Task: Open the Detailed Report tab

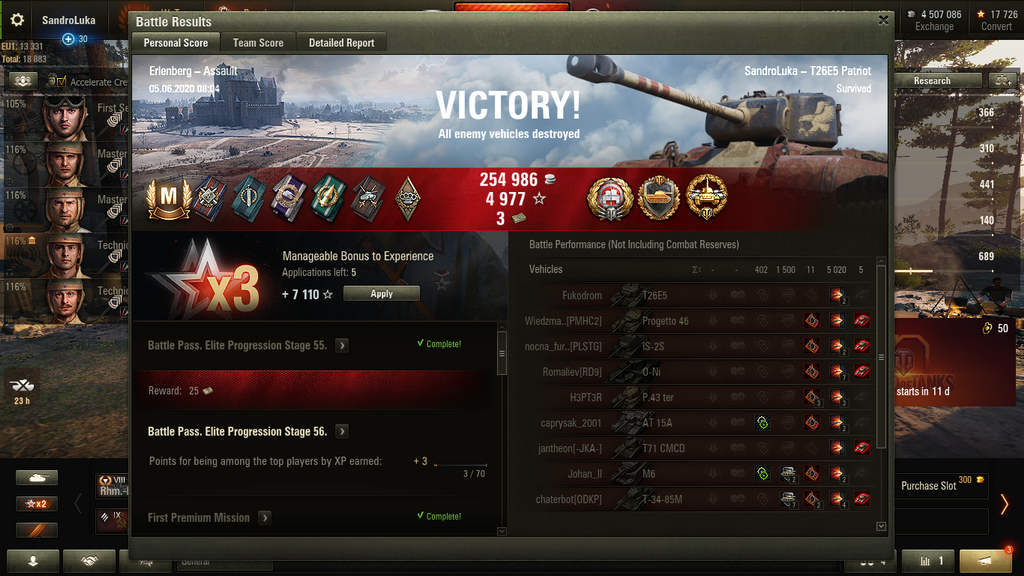Action: tap(341, 43)
